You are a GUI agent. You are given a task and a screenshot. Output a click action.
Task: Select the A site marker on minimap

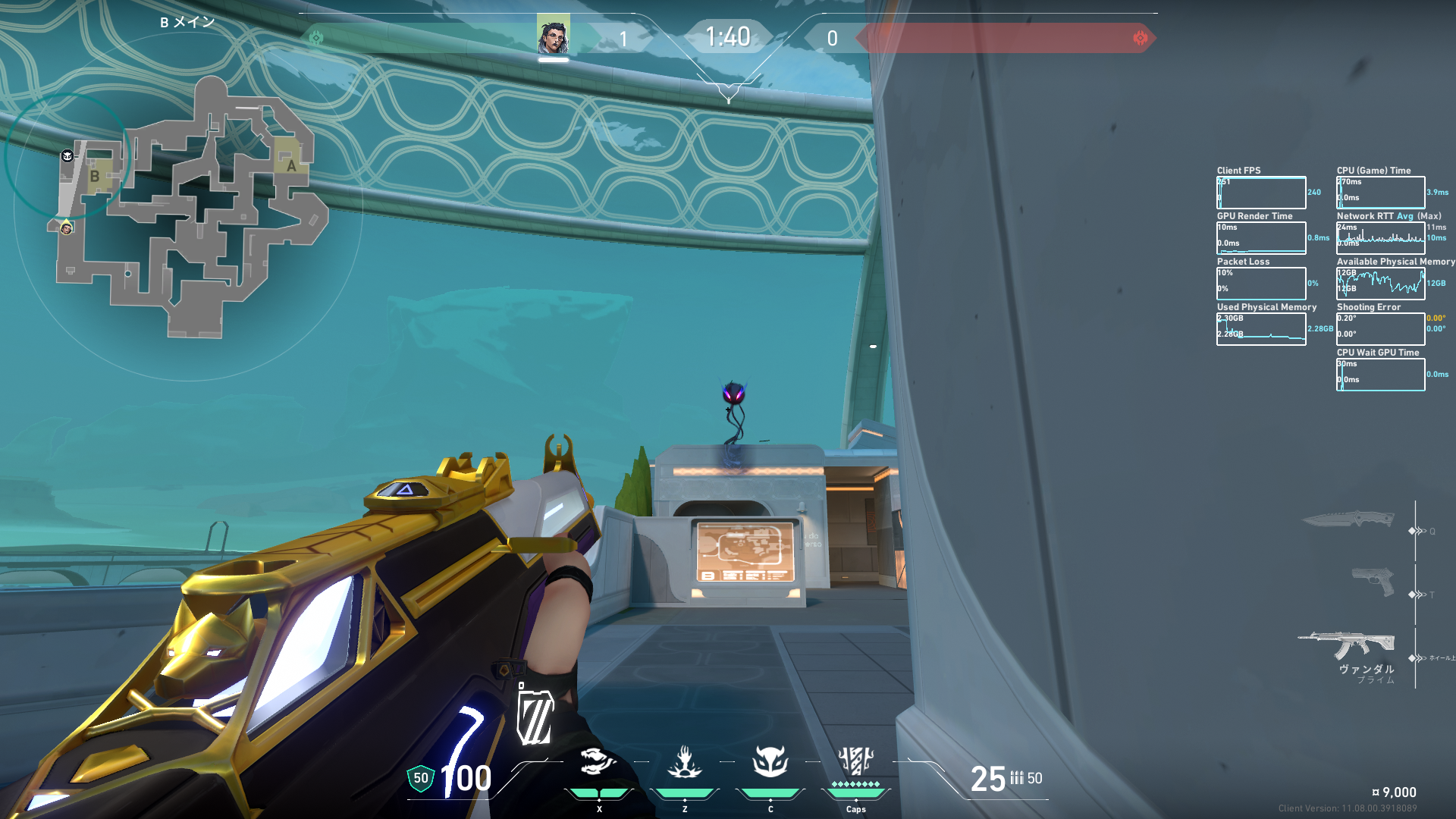[291, 165]
